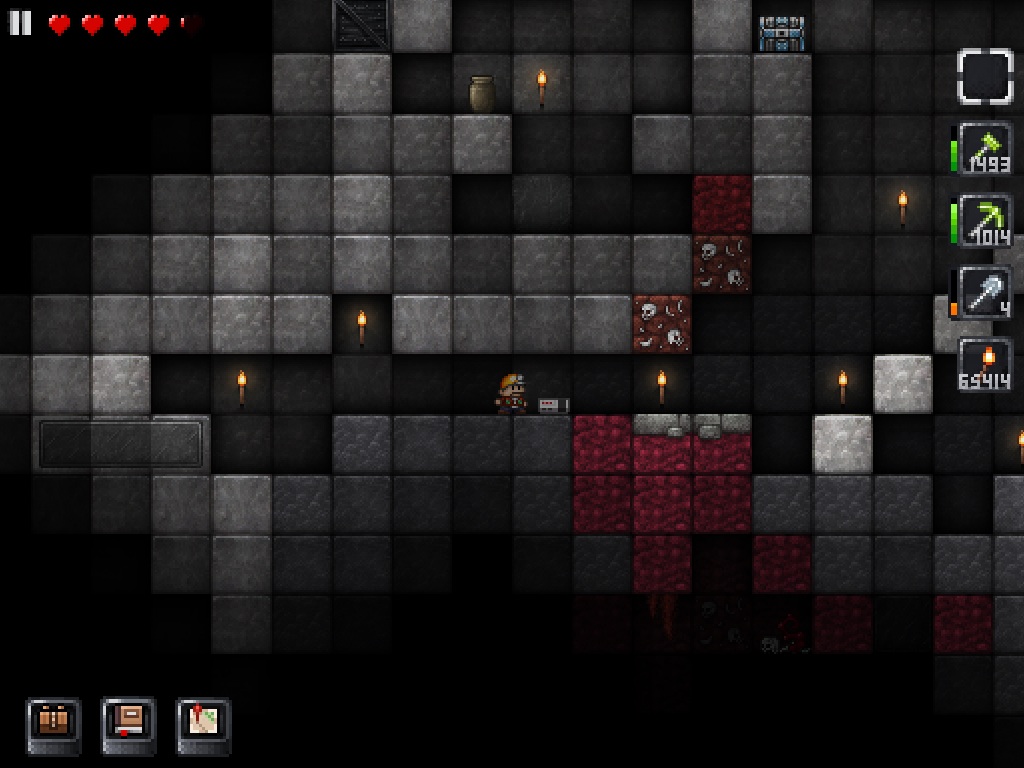This screenshot has height=768, width=1024.
Task: Show the map with red pin
Action: 204,725
